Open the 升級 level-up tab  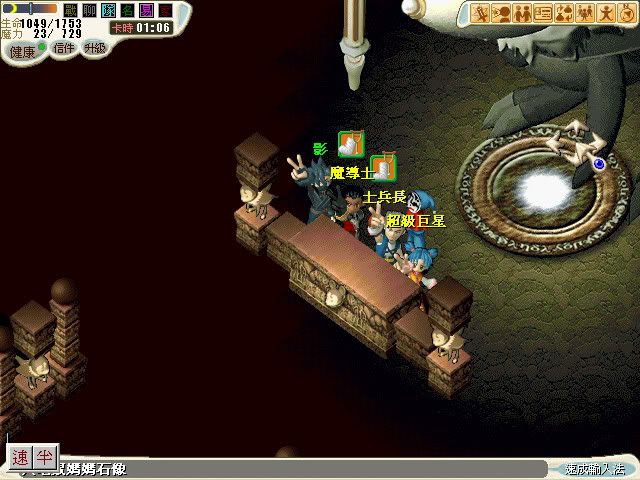(x=95, y=48)
